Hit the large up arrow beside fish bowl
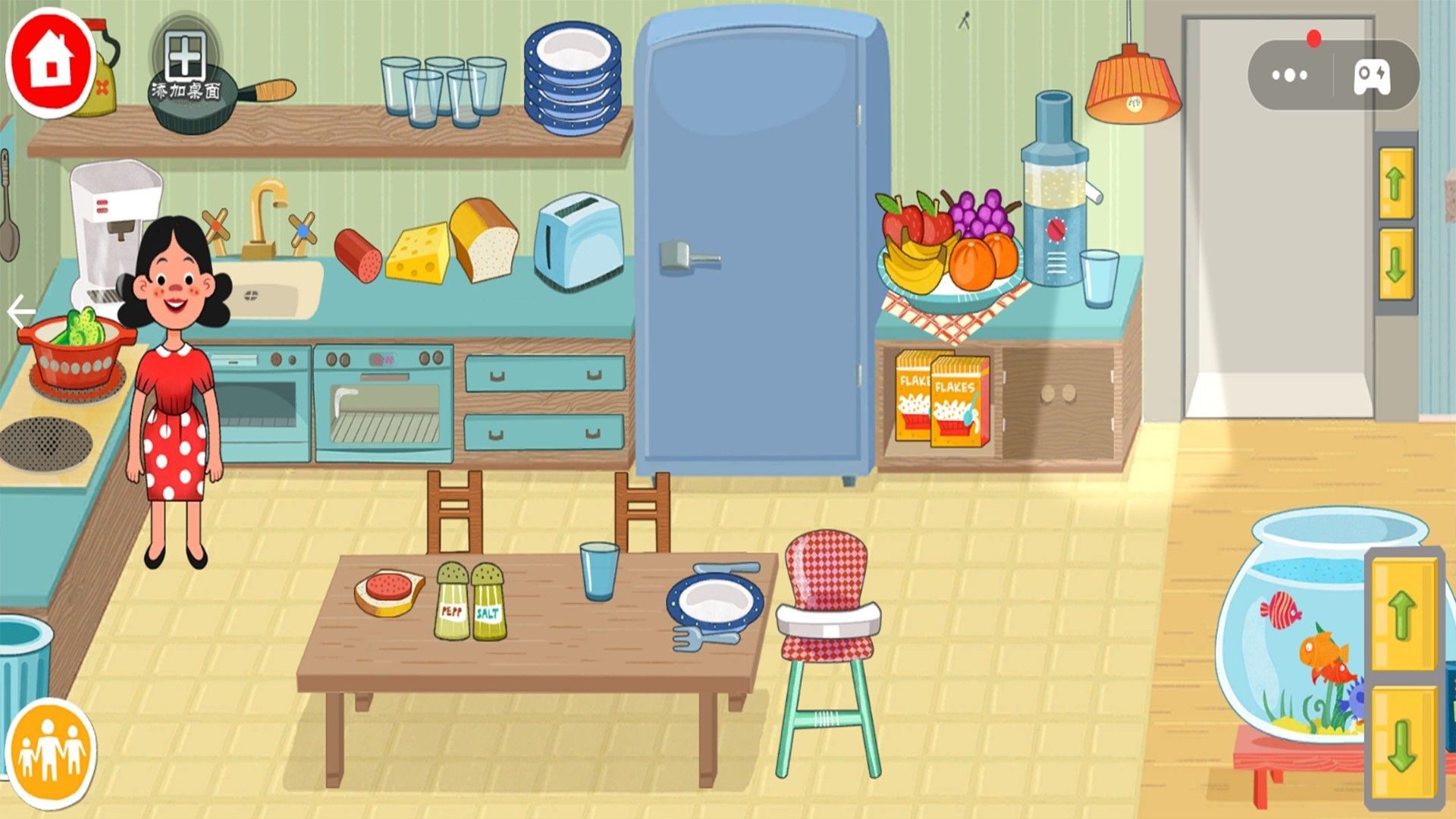Screen dimensions: 1456x819 tap(1402, 614)
